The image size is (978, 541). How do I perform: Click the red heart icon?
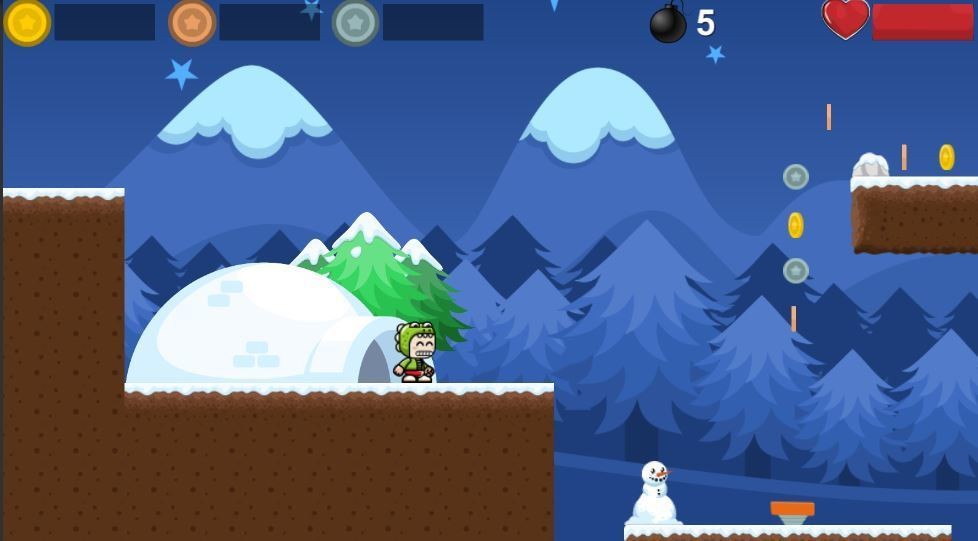[845, 19]
